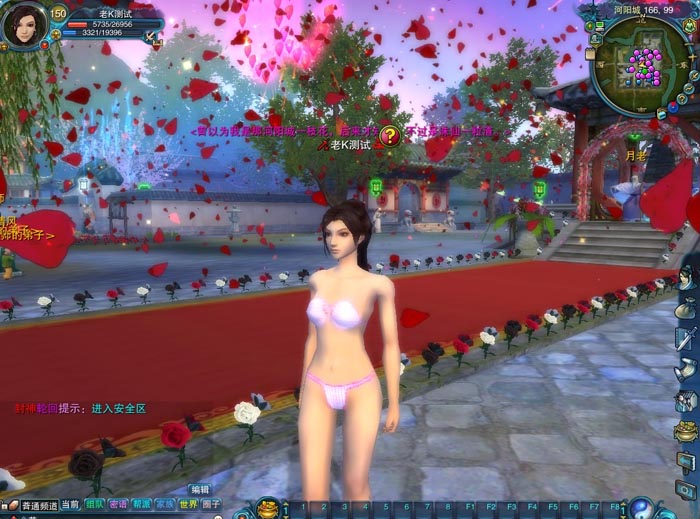Select the 圈子 circle chat tab
Screen dimensions: 700x519
point(211,505)
